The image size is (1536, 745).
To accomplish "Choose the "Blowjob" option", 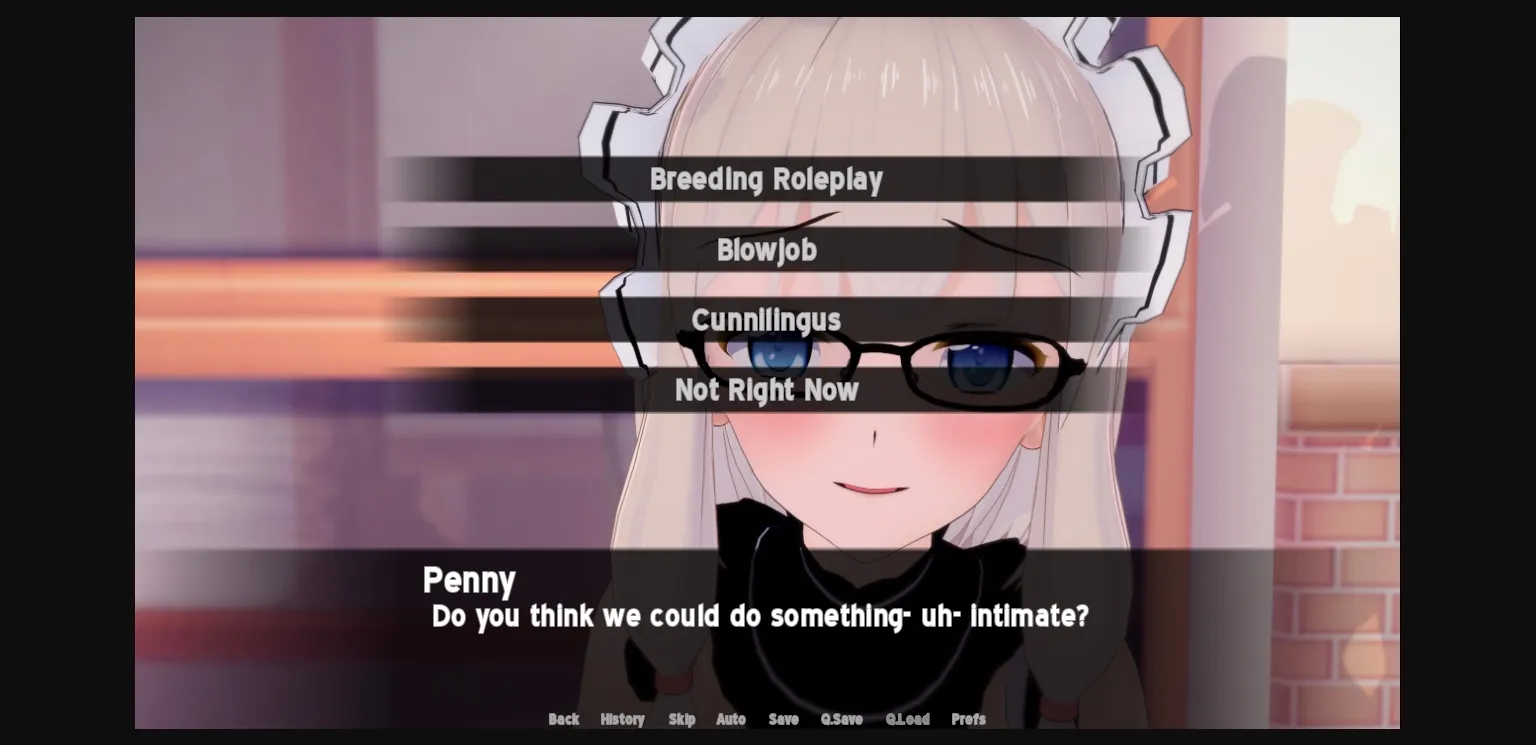I will [x=766, y=250].
